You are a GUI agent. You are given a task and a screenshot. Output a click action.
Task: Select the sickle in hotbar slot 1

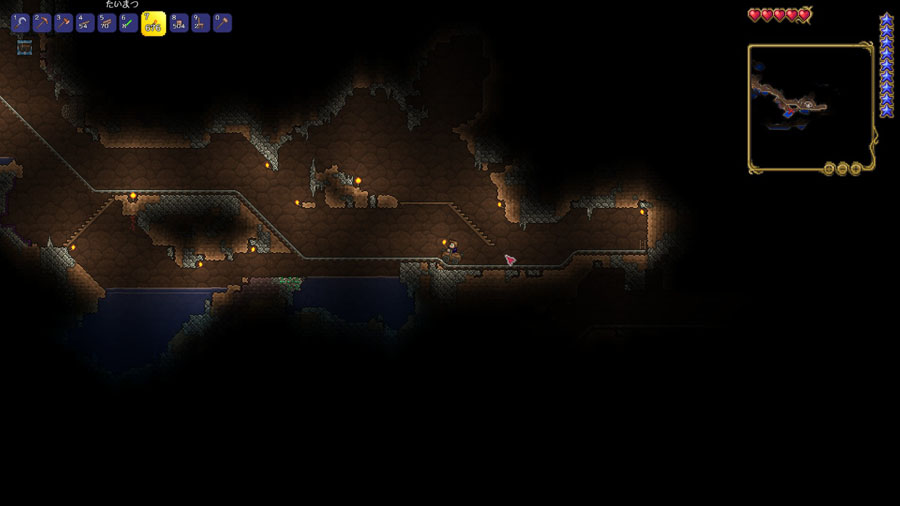[20, 23]
